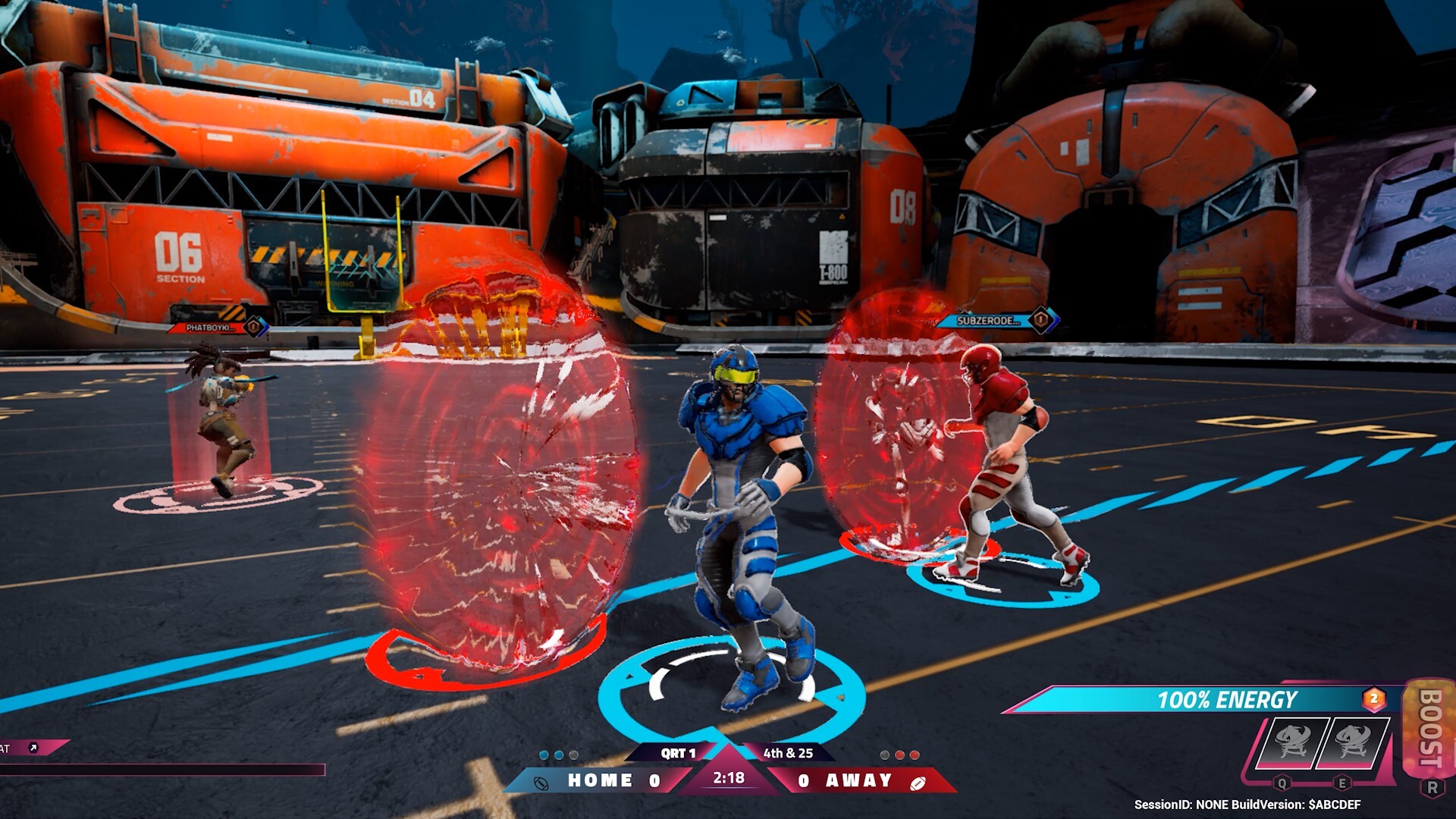Click PHATBOYKI's faction emblem on the nameplate

click(253, 327)
